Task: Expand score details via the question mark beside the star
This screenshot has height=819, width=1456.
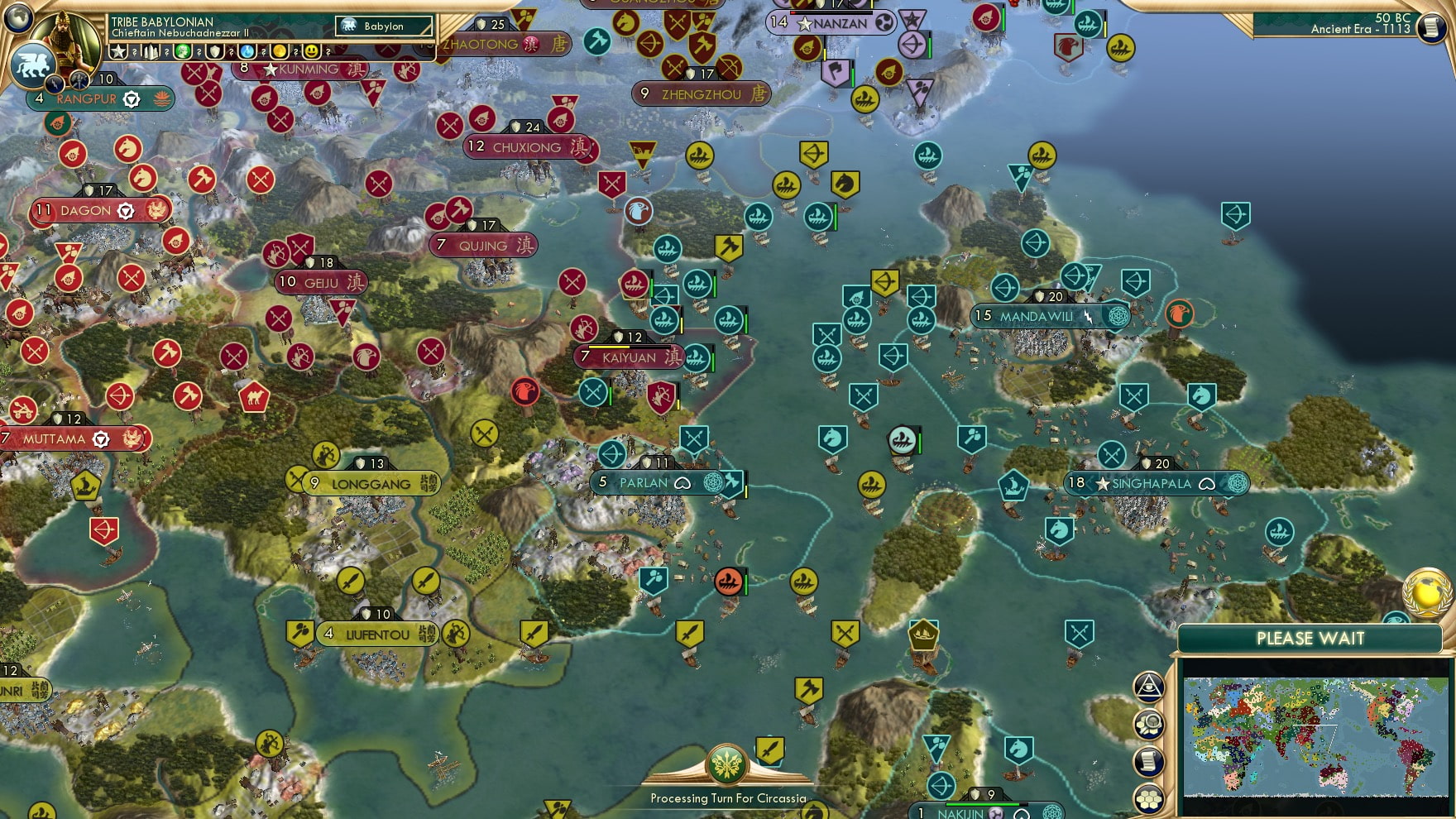Action: pyautogui.click(x=134, y=52)
